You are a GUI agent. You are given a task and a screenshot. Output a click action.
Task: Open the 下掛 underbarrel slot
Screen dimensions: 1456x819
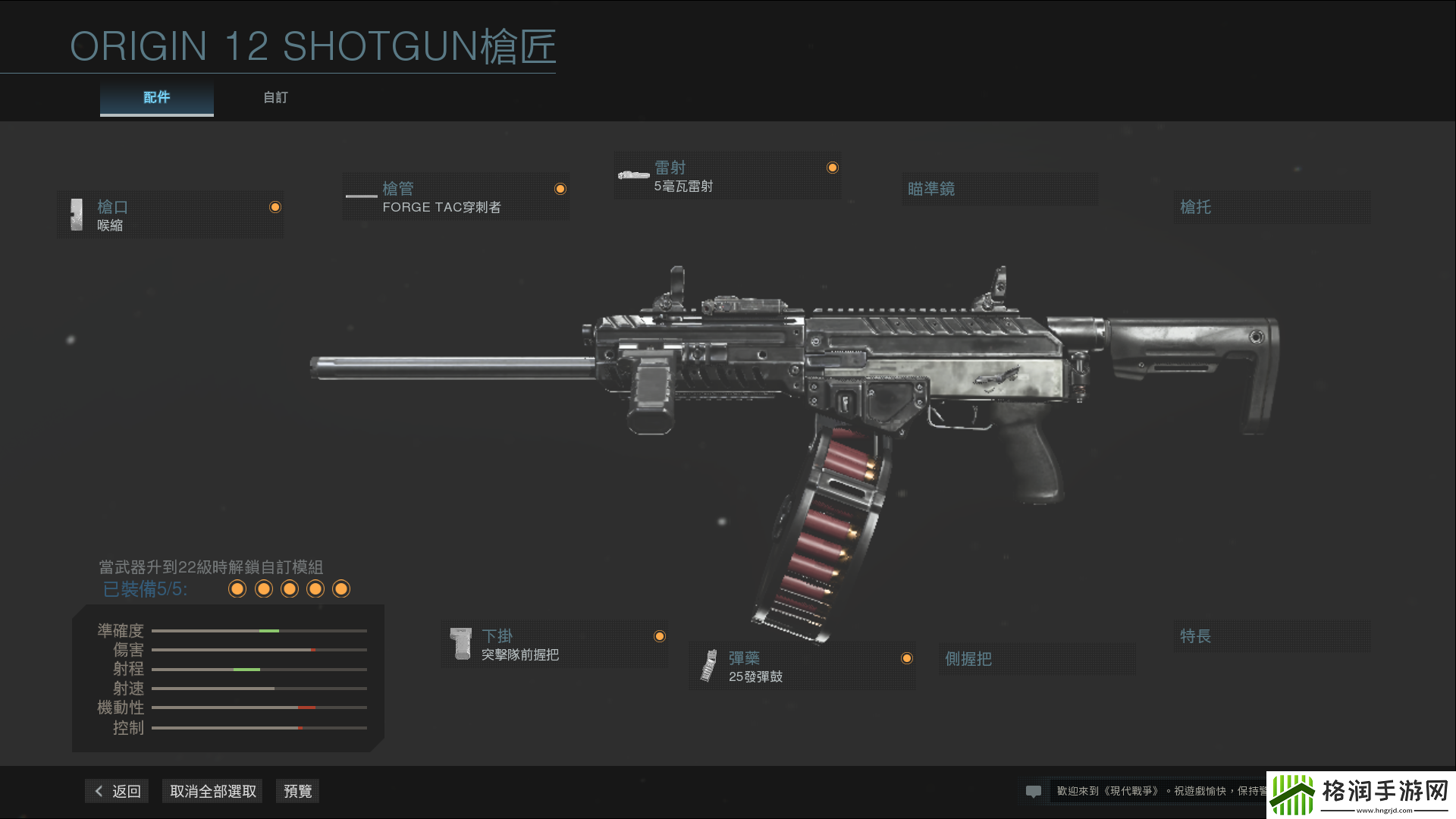coord(554,645)
